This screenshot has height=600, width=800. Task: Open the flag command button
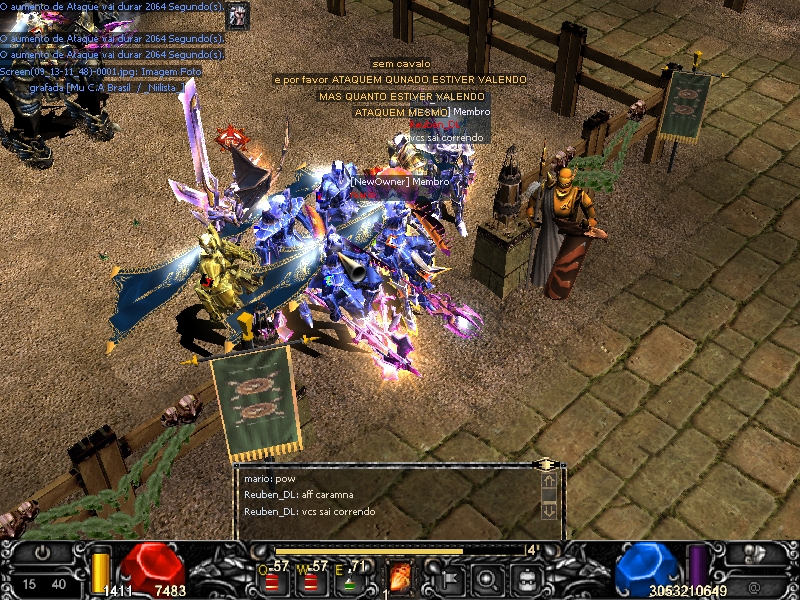448,577
